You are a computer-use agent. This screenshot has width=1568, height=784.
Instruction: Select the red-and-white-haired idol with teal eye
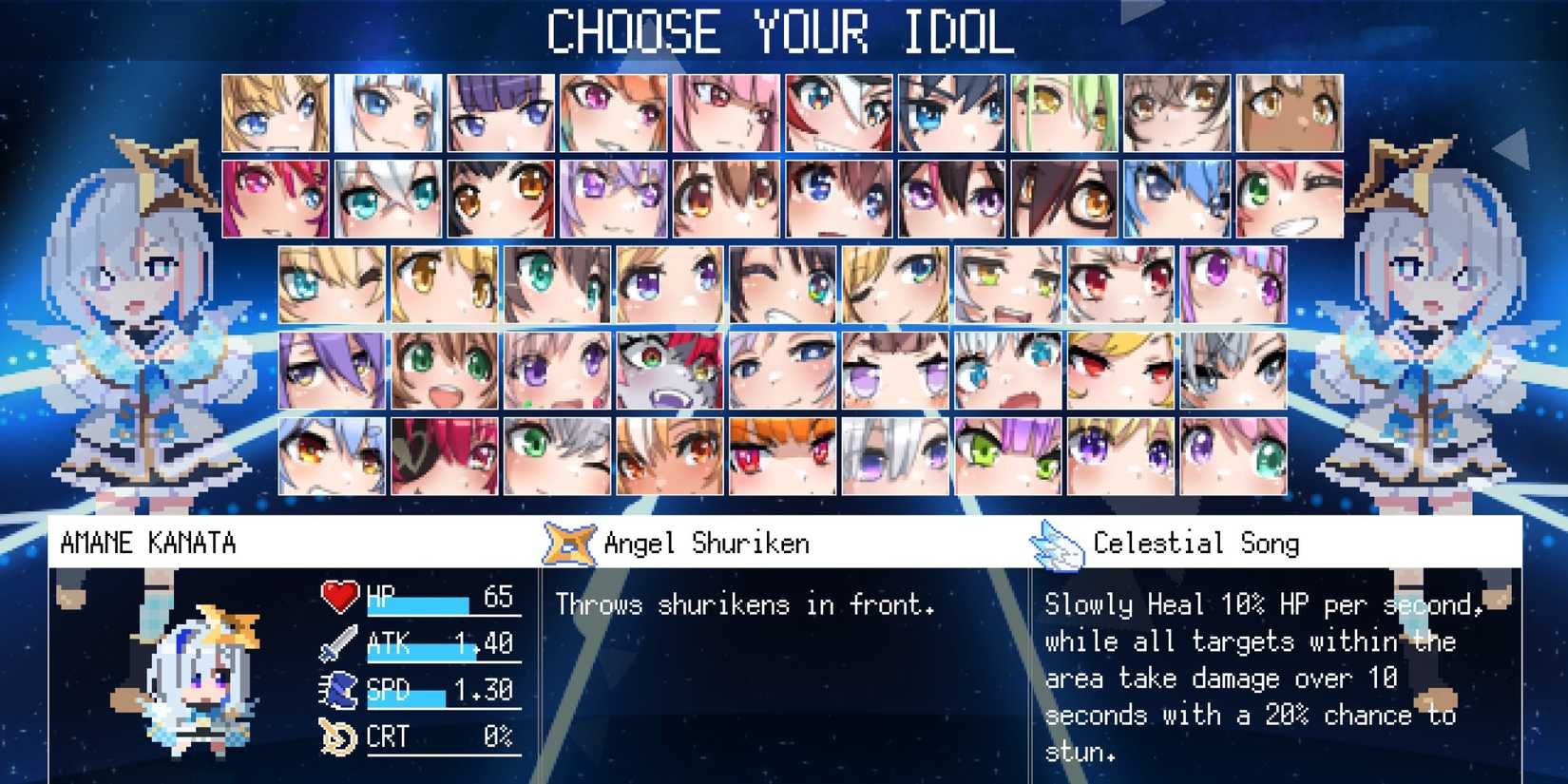pyautogui.click(x=839, y=113)
